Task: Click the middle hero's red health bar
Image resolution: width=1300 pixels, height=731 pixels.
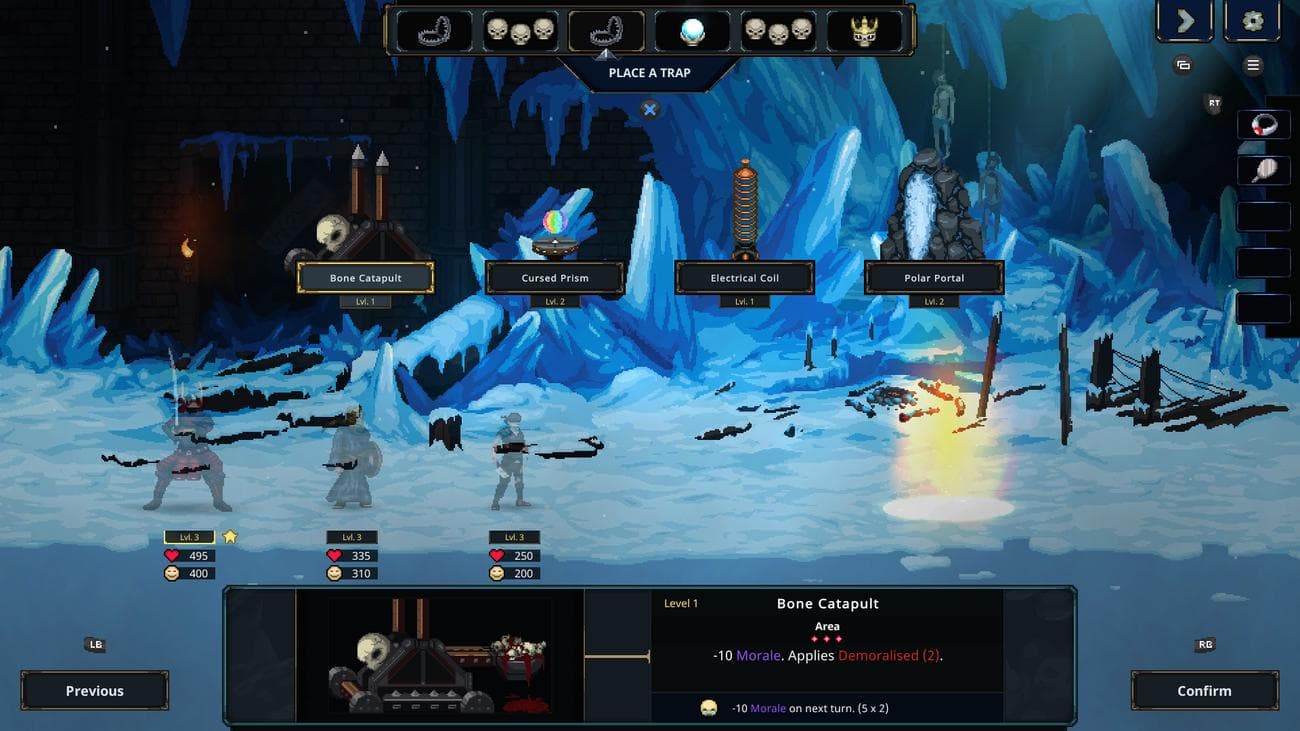Action: click(349, 555)
